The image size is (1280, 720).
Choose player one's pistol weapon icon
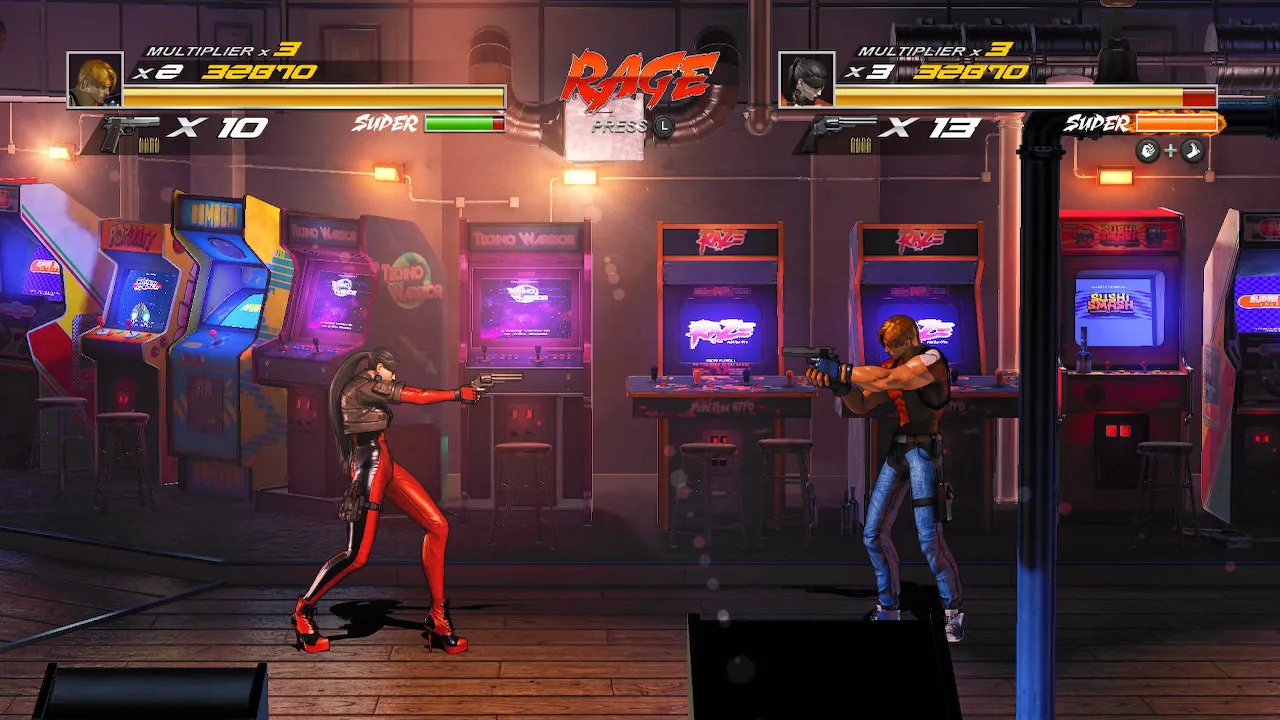128,131
